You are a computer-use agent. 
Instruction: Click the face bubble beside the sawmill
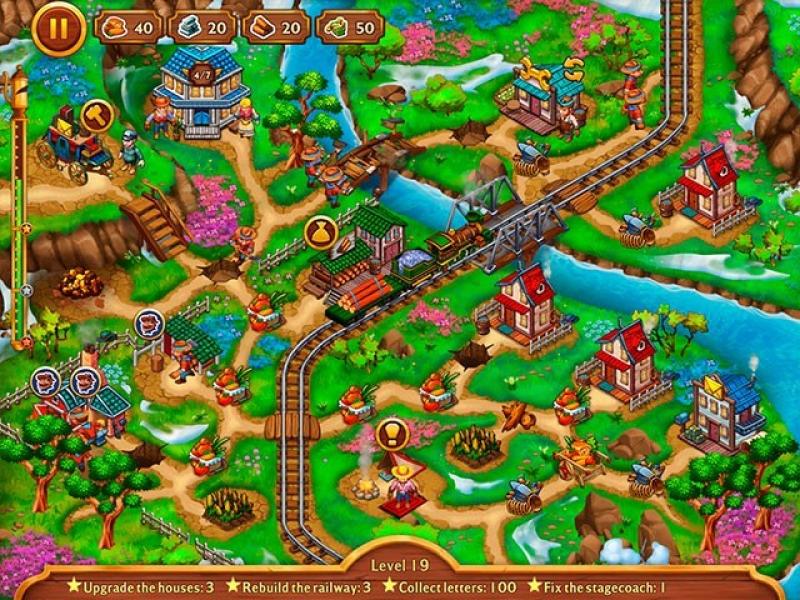point(149,323)
